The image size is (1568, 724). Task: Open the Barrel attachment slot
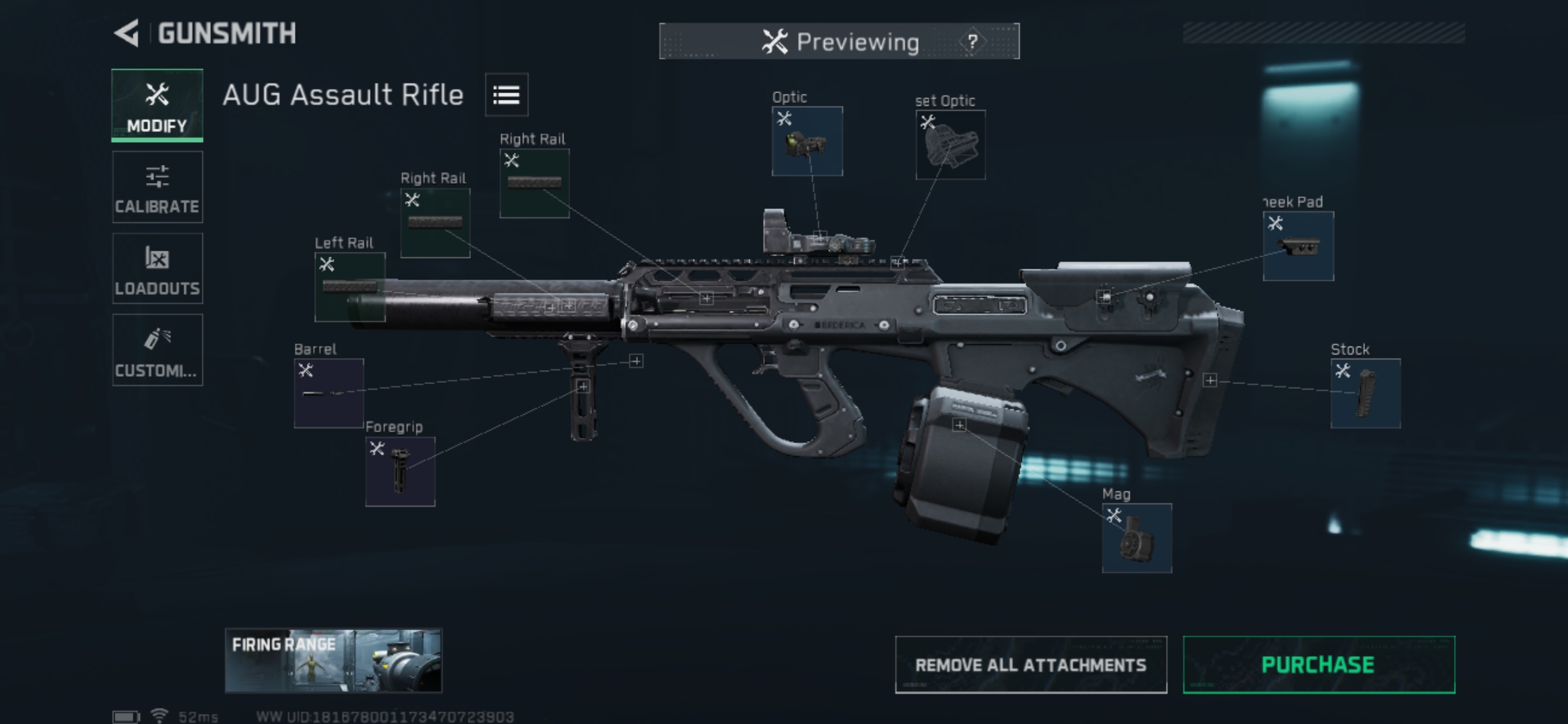329,394
